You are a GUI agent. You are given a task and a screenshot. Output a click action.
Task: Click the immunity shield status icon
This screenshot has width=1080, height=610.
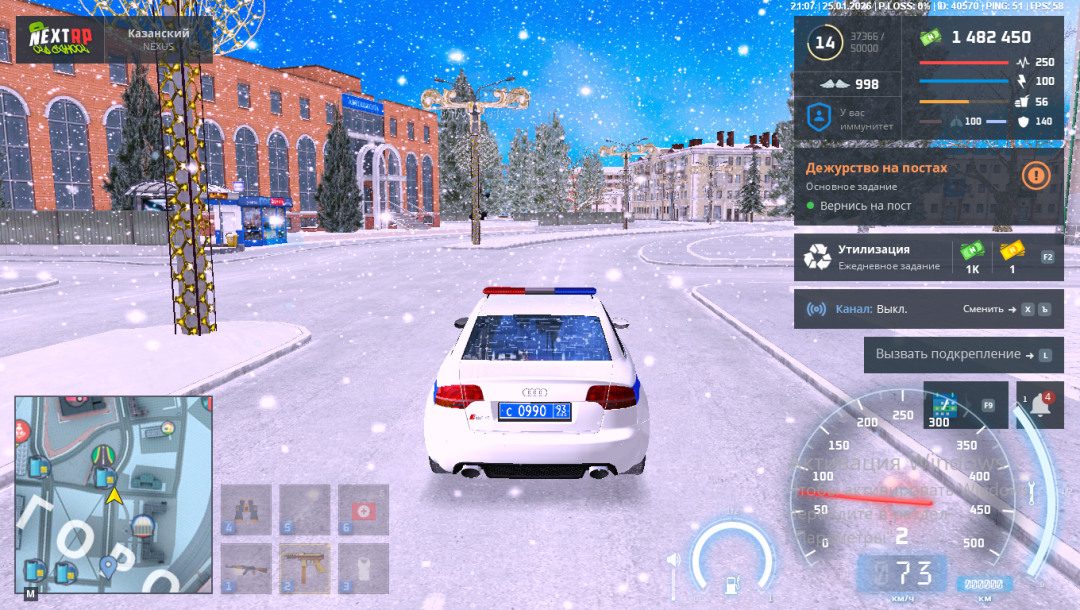tap(819, 117)
